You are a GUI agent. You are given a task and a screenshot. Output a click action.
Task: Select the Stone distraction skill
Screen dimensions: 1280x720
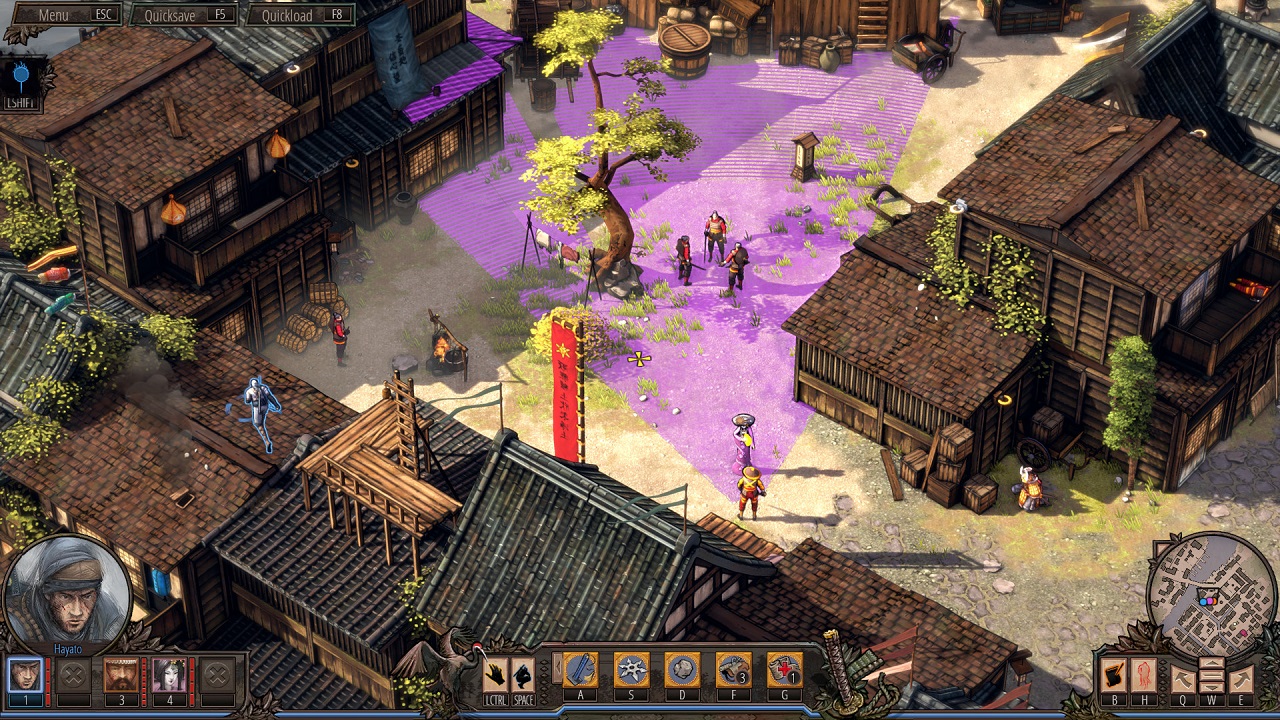pyautogui.click(x=684, y=670)
